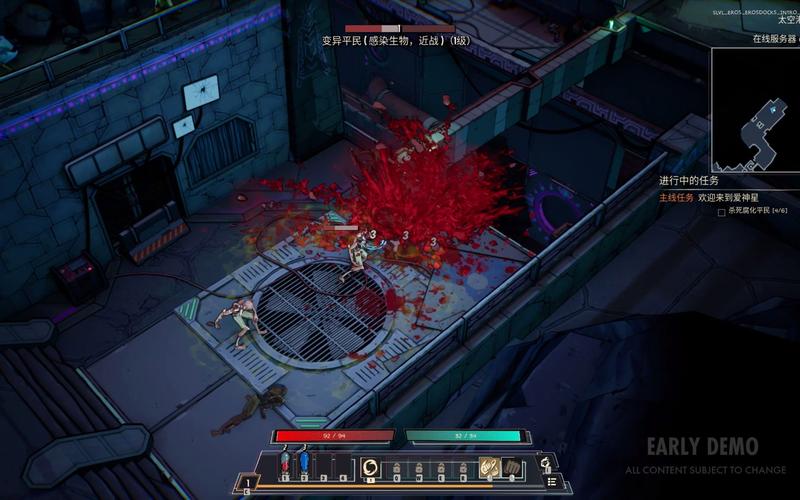Select the blue energy vial slot
Image resolution: width=800 pixels, height=500 pixels.
click(304, 464)
